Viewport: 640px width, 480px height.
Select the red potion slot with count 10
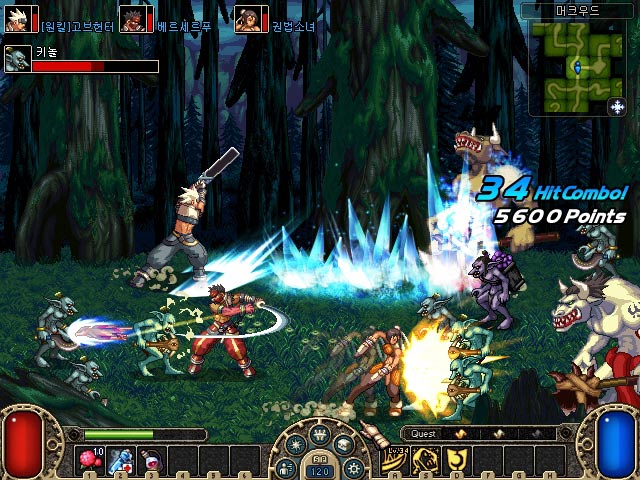click(89, 460)
